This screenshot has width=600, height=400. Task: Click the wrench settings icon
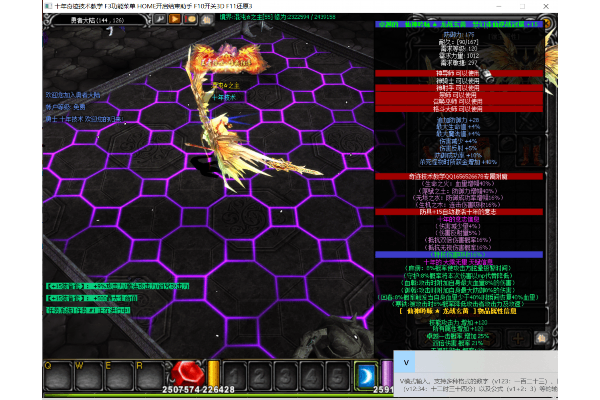coord(160,18)
